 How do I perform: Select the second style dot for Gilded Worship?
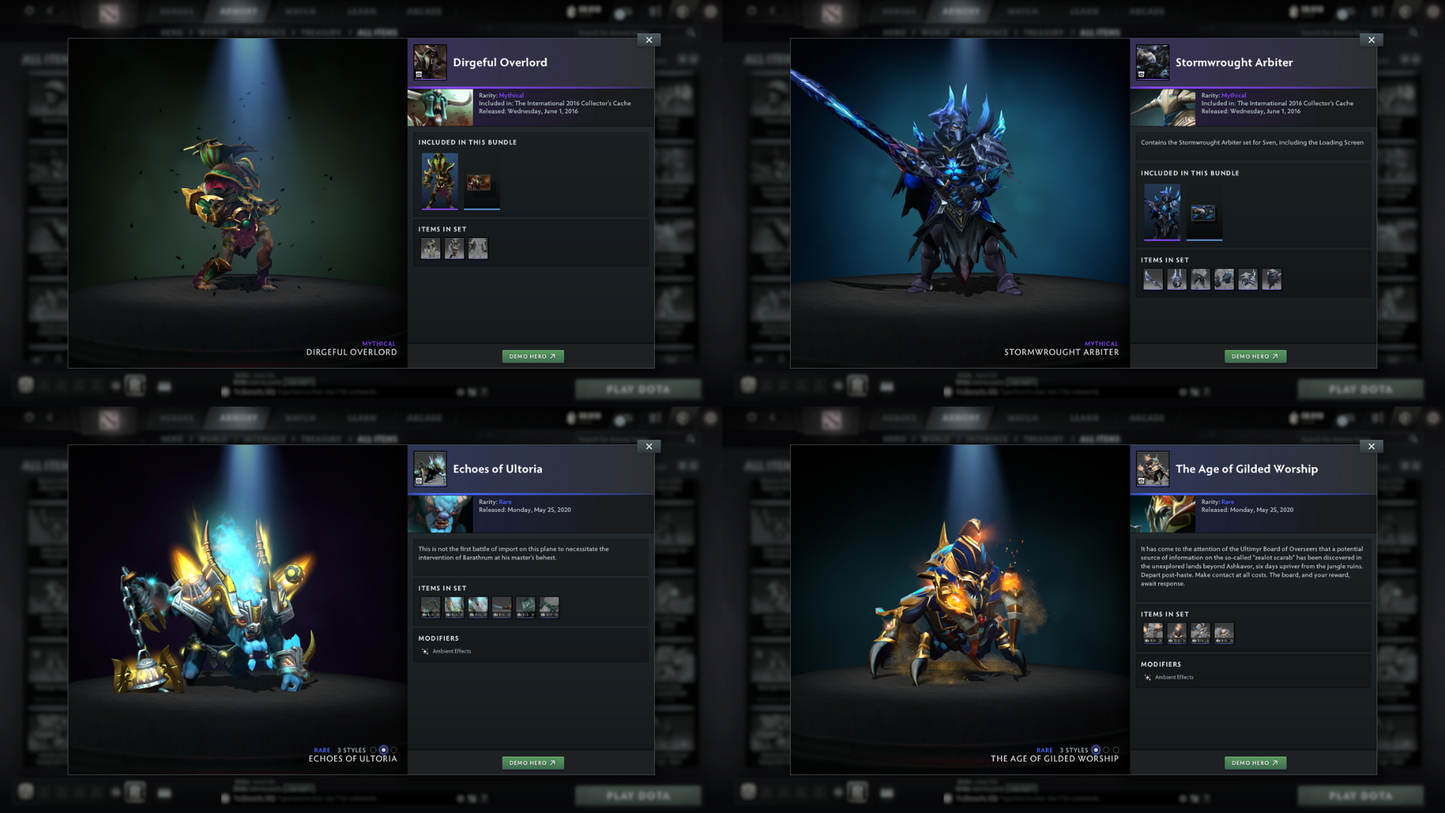(1106, 749)
